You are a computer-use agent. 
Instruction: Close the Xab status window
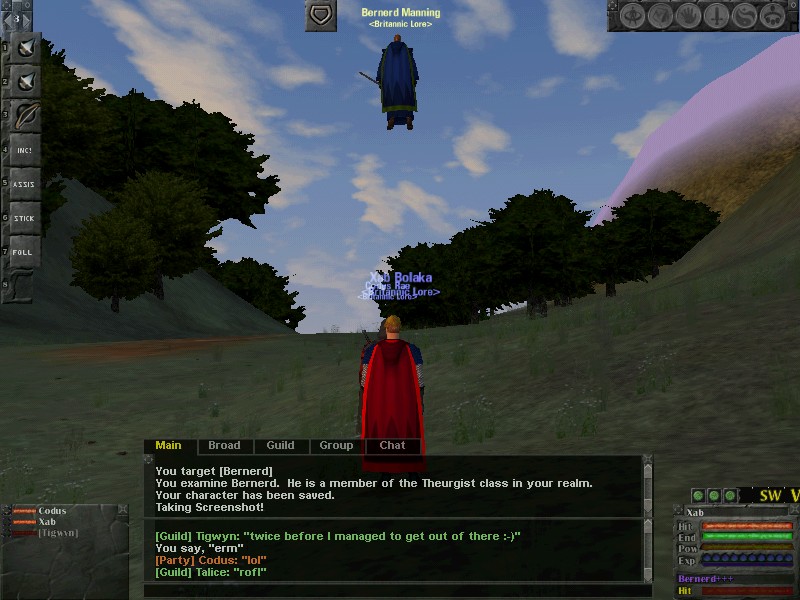click(793, 512)
